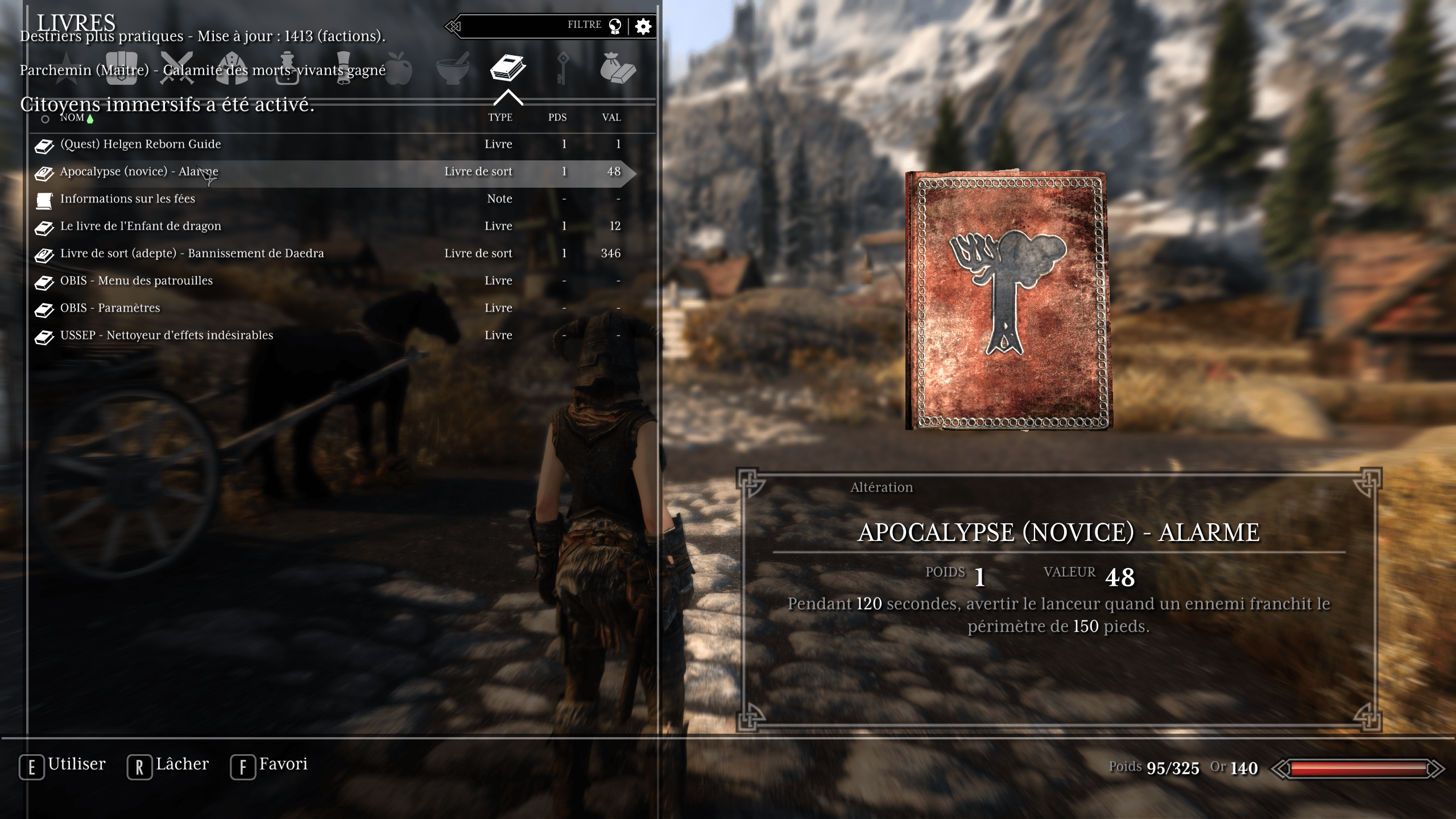Select Le livre de l'Enfant de dragon

[140, 226]
